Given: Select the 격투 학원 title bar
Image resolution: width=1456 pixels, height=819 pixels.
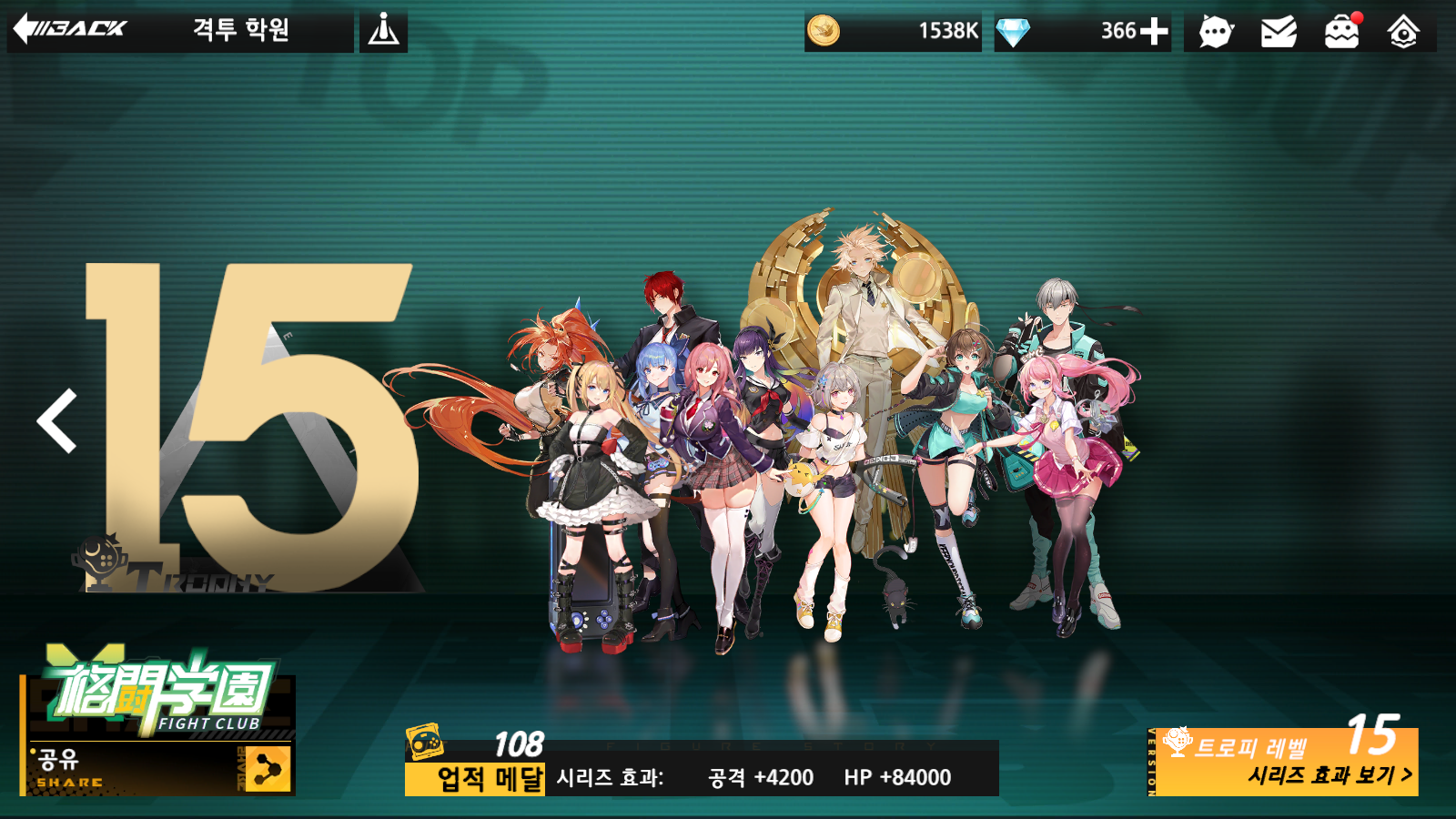Looking at the screenshot, I should tap(241, 29).
